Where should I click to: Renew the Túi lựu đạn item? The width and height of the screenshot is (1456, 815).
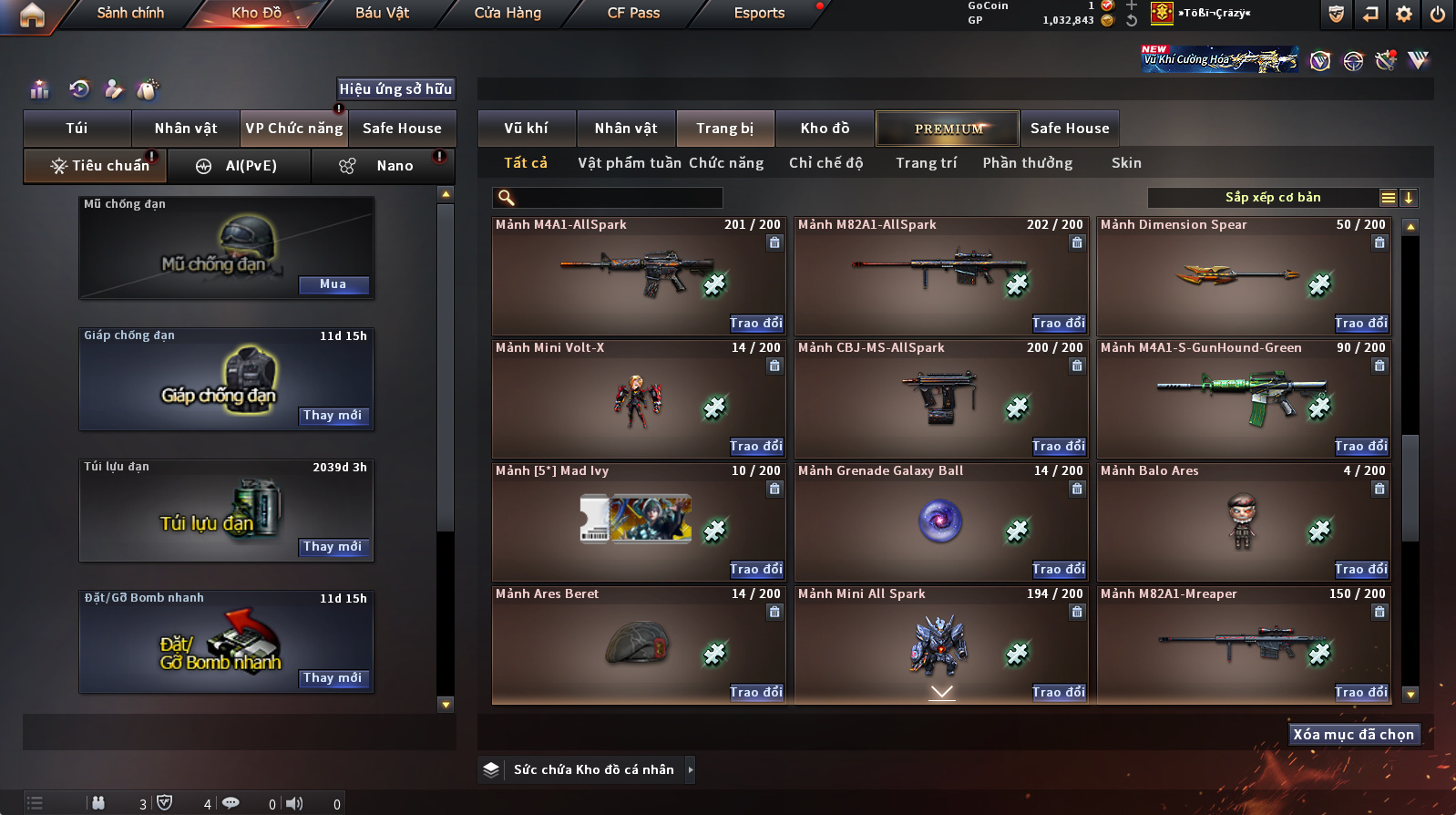(x=333, y=547)
